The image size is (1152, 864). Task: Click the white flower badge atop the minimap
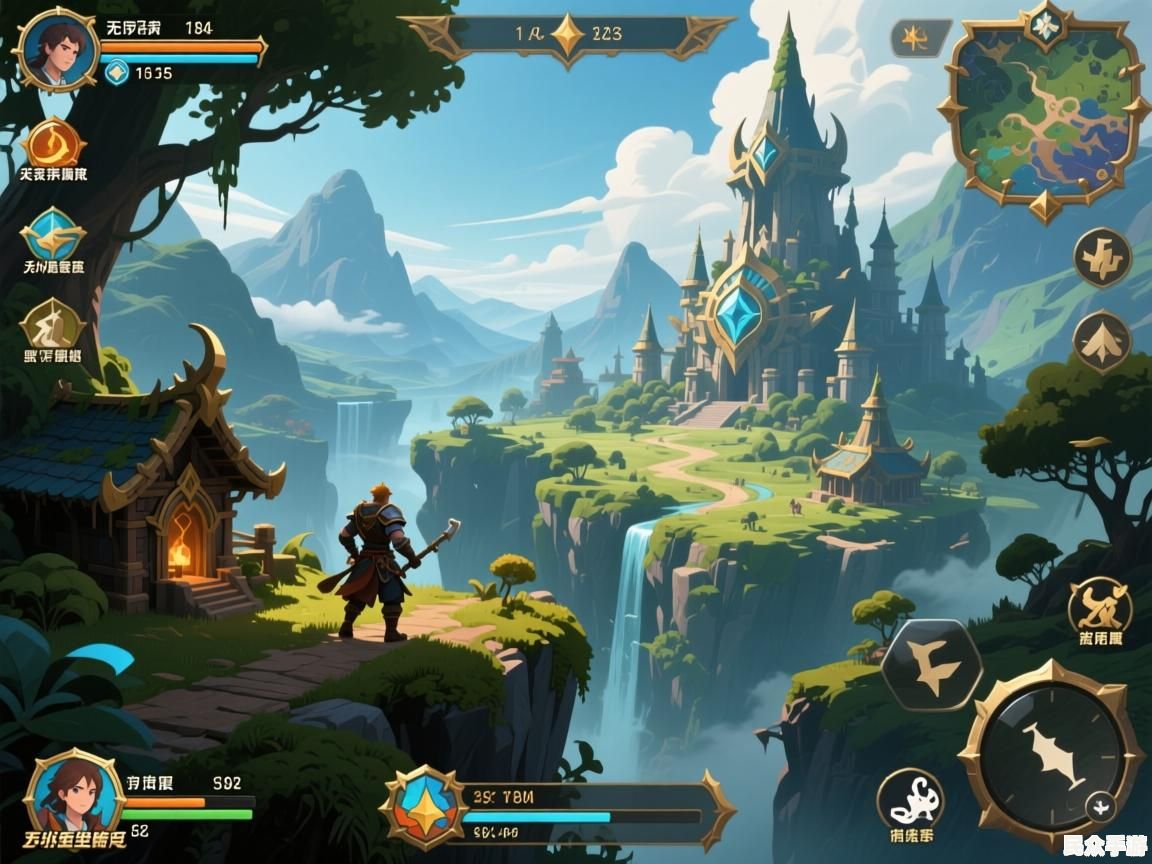(x=1046, y=24)
